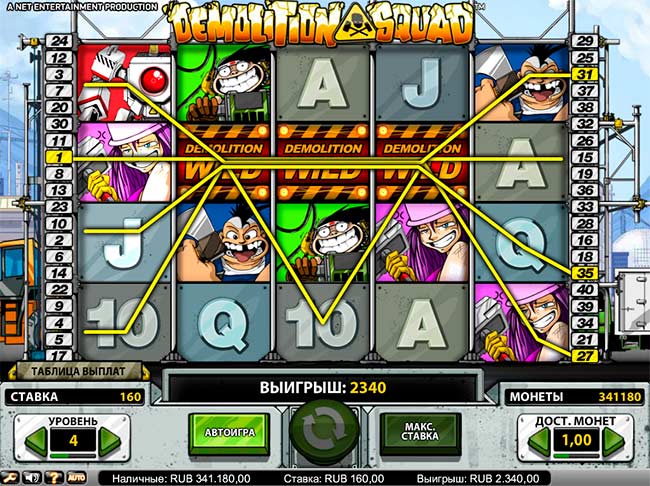Screen dimensions: 650x486
Task: Toggle sound with the speaker icon
Action: 32,476
